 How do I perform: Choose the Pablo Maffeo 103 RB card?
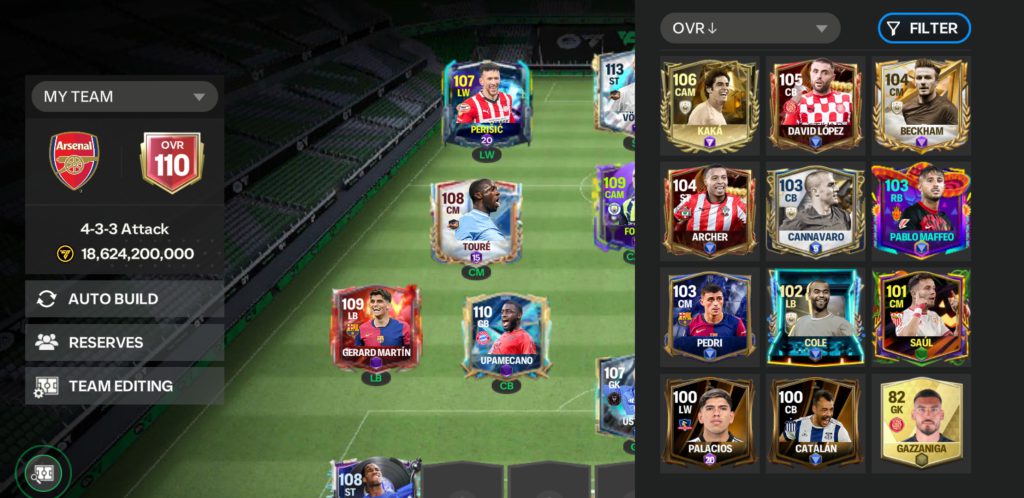(x=920, y=211)
